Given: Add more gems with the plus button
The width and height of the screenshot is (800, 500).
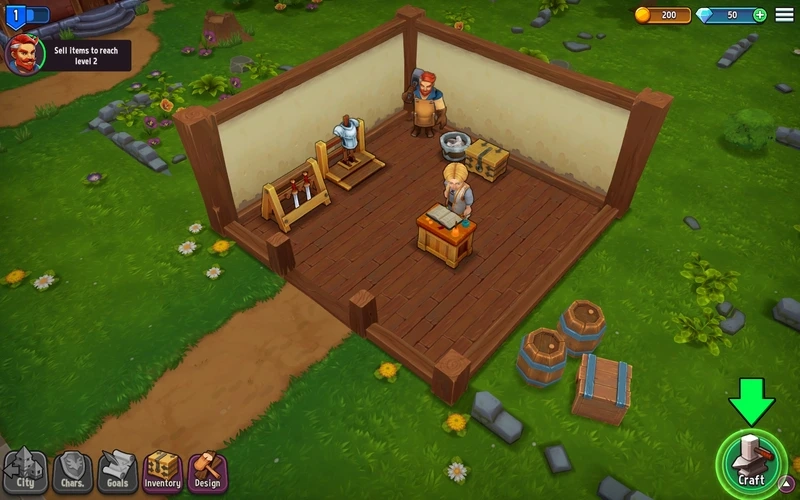Looking at the screenshot, I should click(x=760, y=15).
